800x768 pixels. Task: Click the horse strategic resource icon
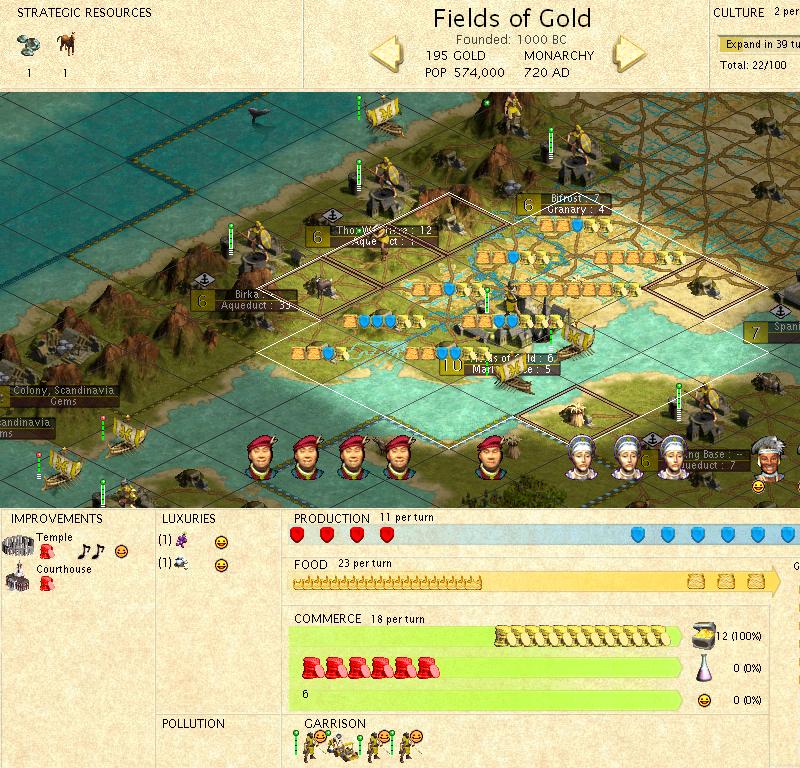[65, 46]
